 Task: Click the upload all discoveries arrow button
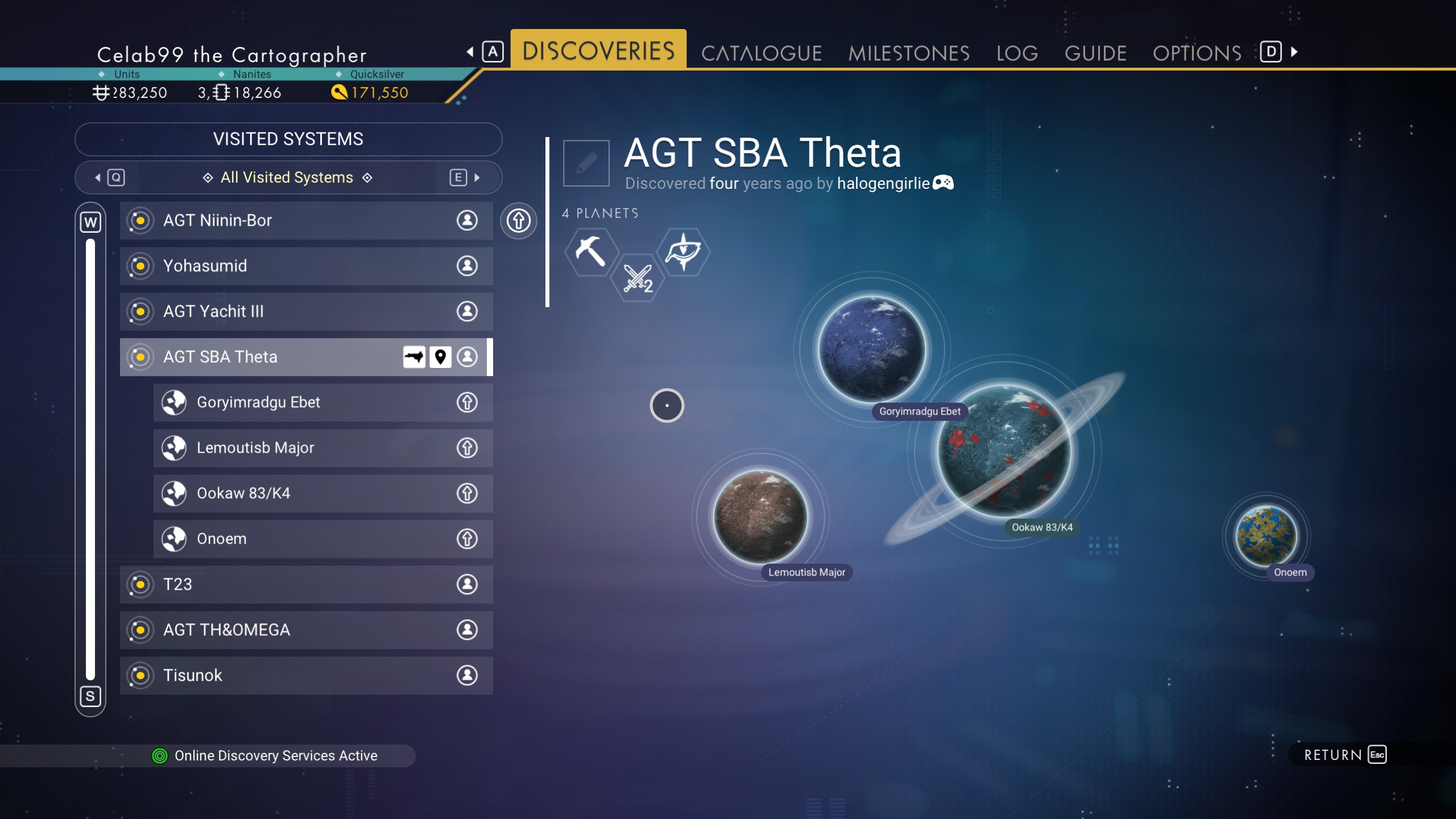click(x=518, y=221)
